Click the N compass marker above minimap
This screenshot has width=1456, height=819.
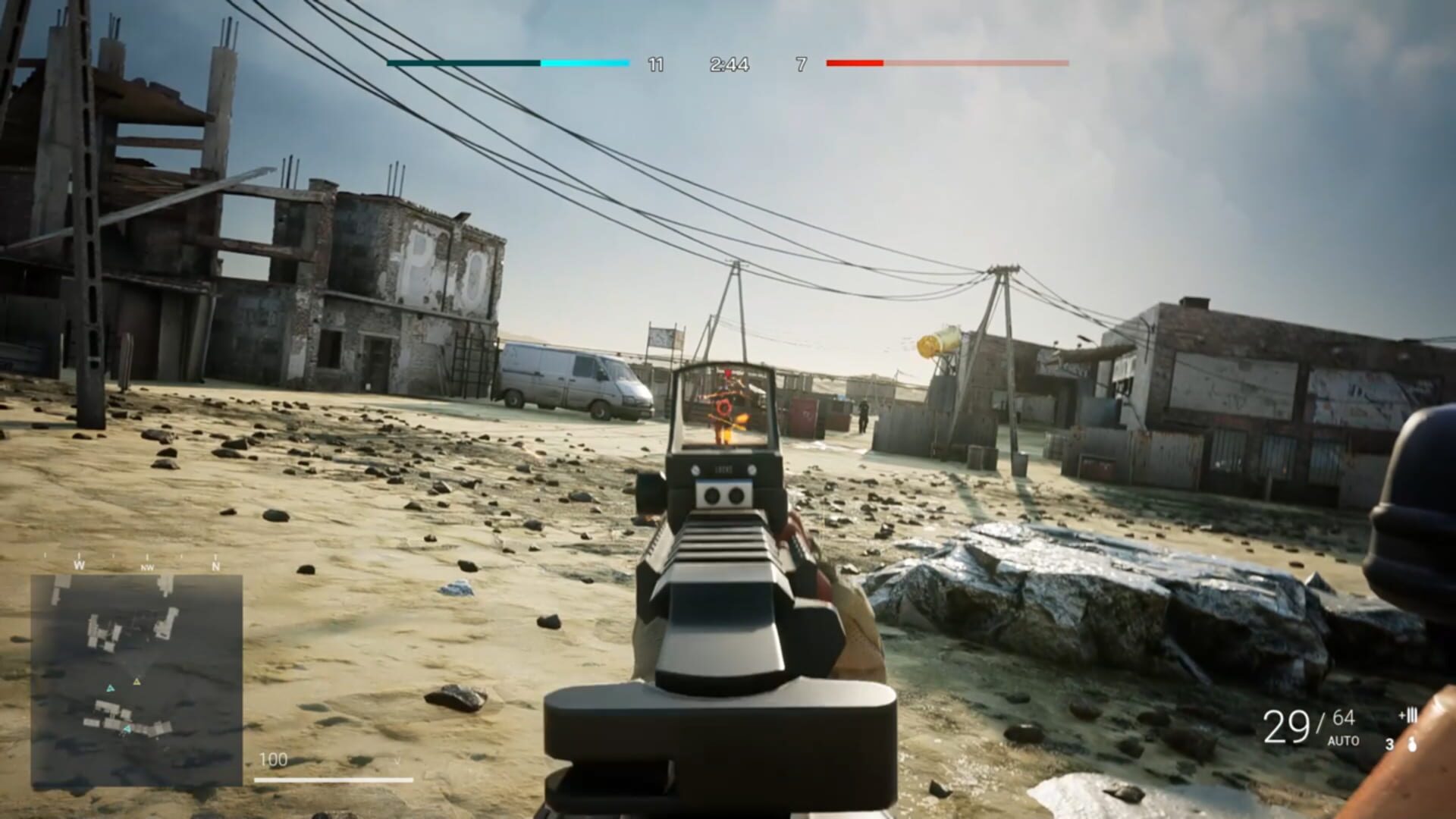[216, 566]
